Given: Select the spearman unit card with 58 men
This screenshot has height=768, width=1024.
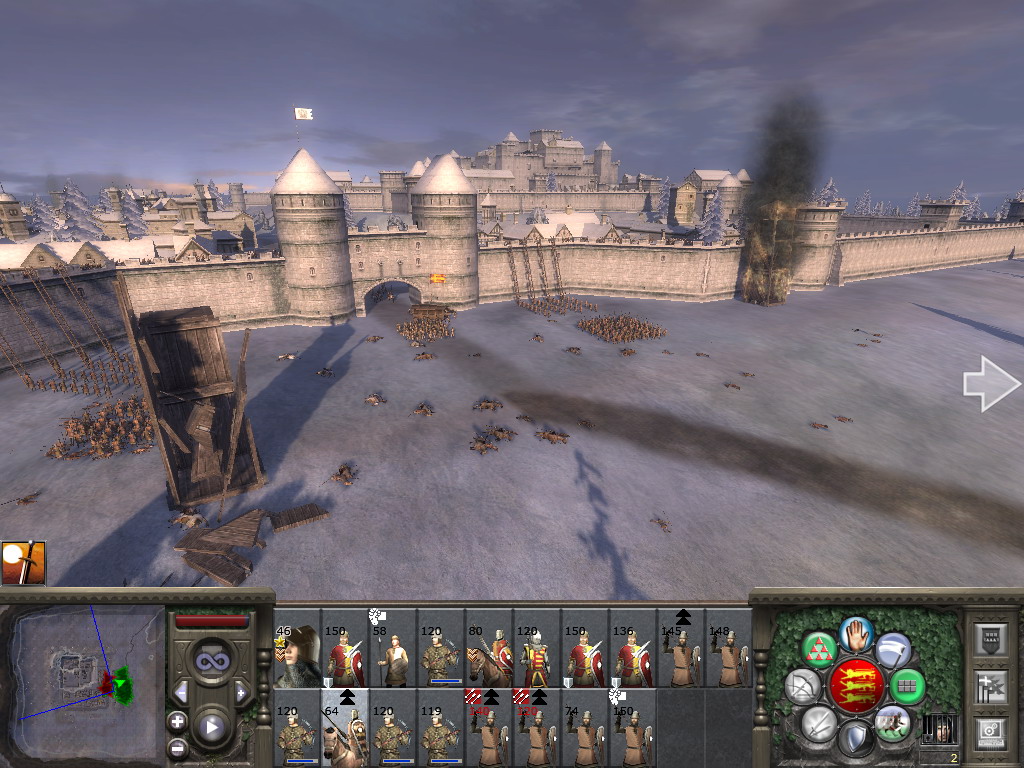Looking at the screenshot, I should click(392, 656).
